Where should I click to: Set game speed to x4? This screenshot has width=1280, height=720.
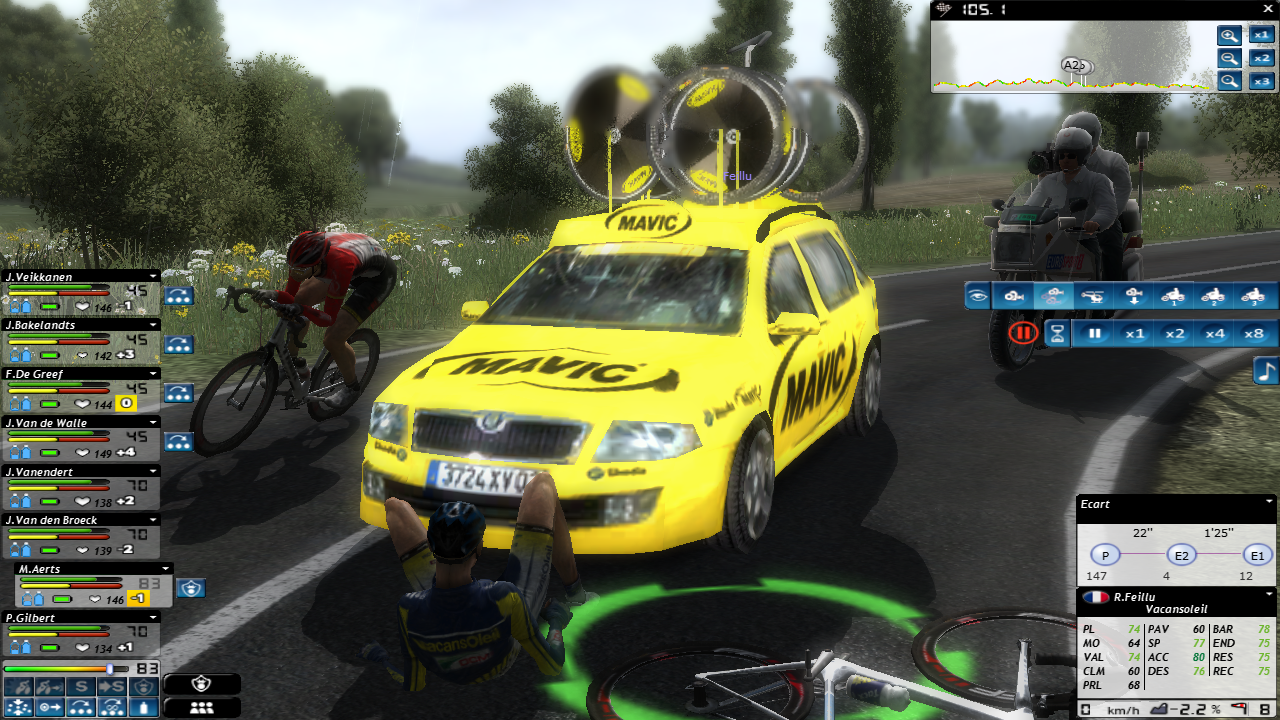tap(1213, 334)
